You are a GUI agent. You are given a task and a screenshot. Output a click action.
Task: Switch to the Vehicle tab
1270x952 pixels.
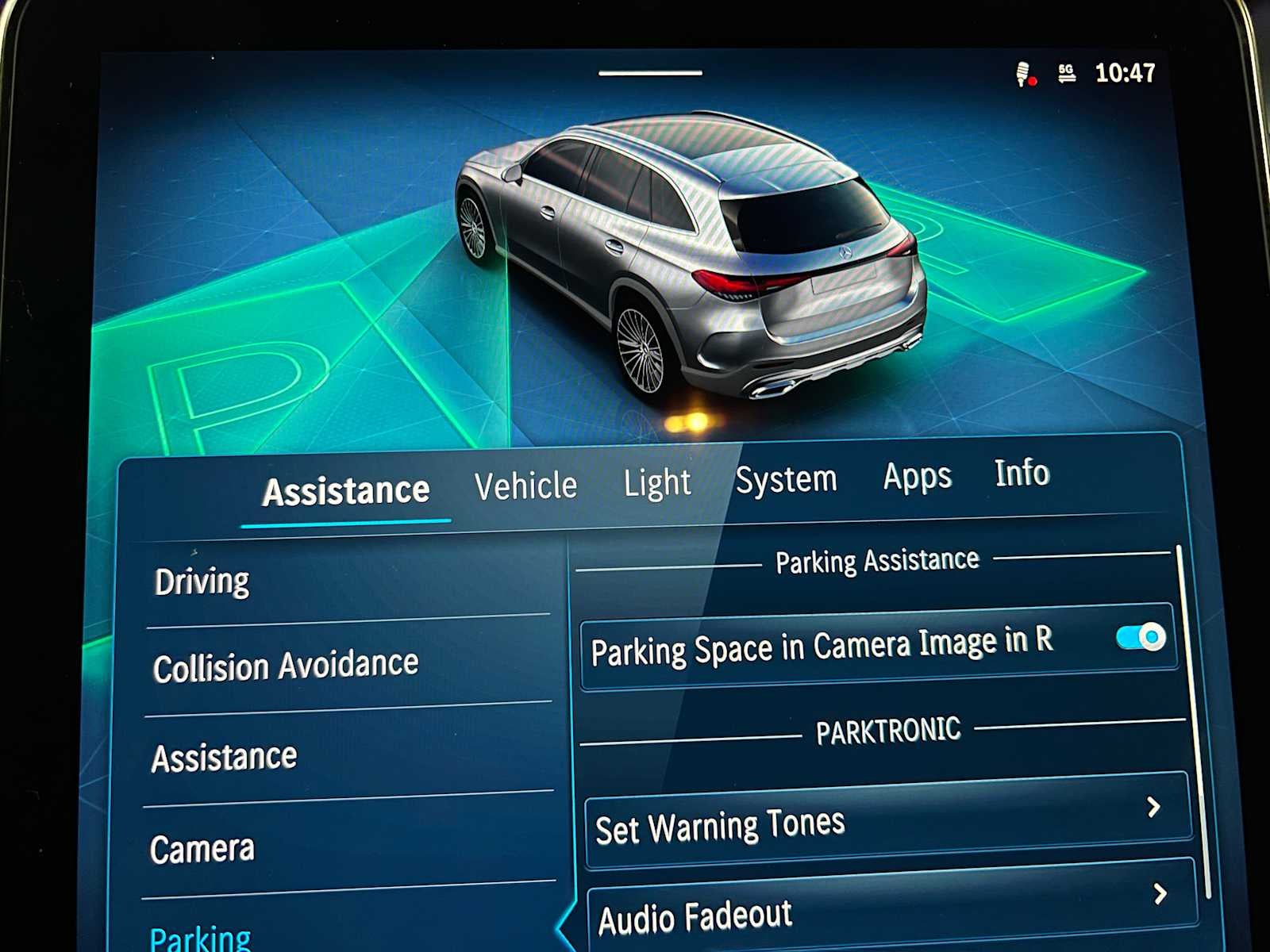pyautogui.click(x=525, y=484)
